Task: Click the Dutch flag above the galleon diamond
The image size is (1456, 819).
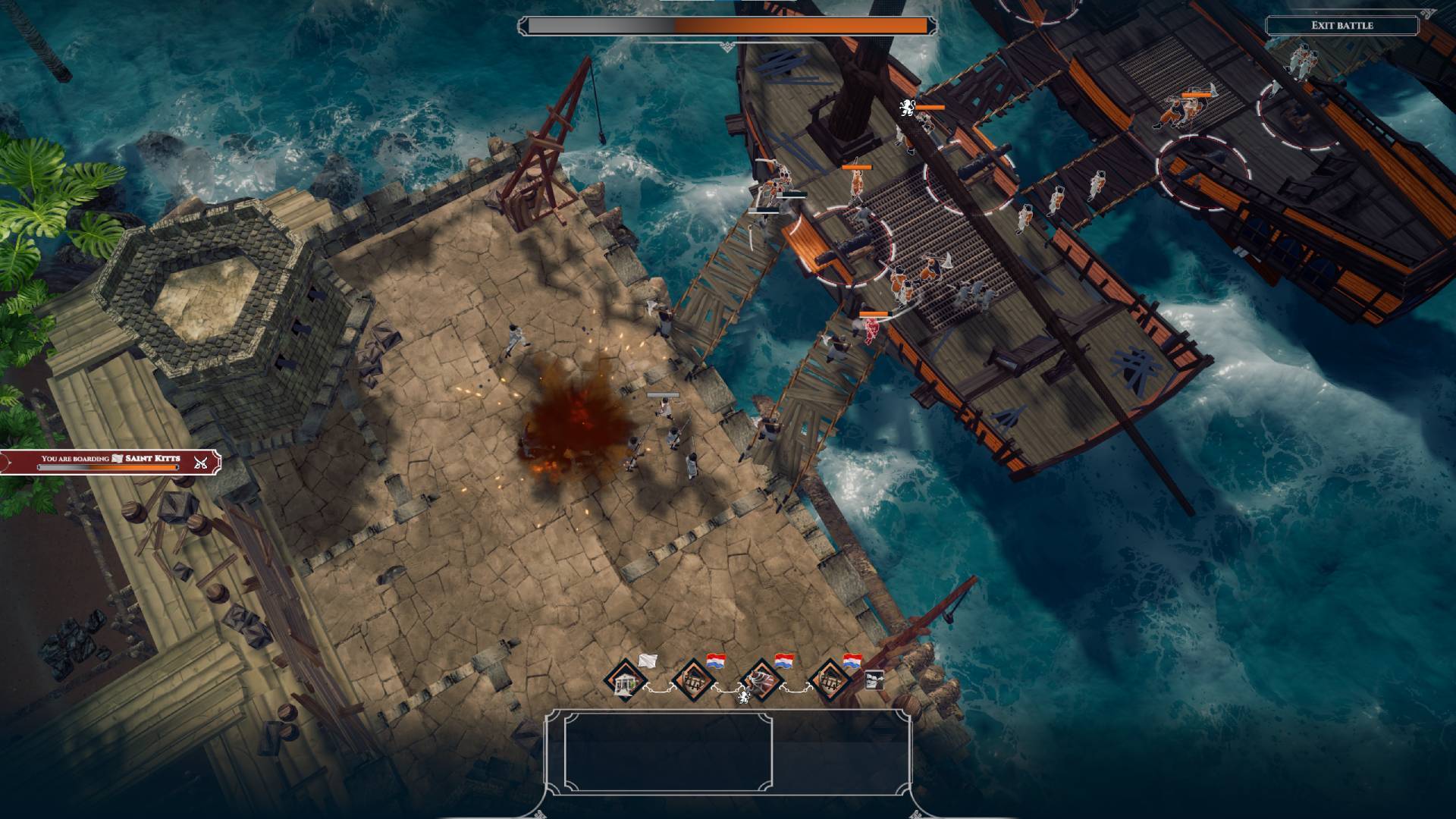Action: click(785, 661)
